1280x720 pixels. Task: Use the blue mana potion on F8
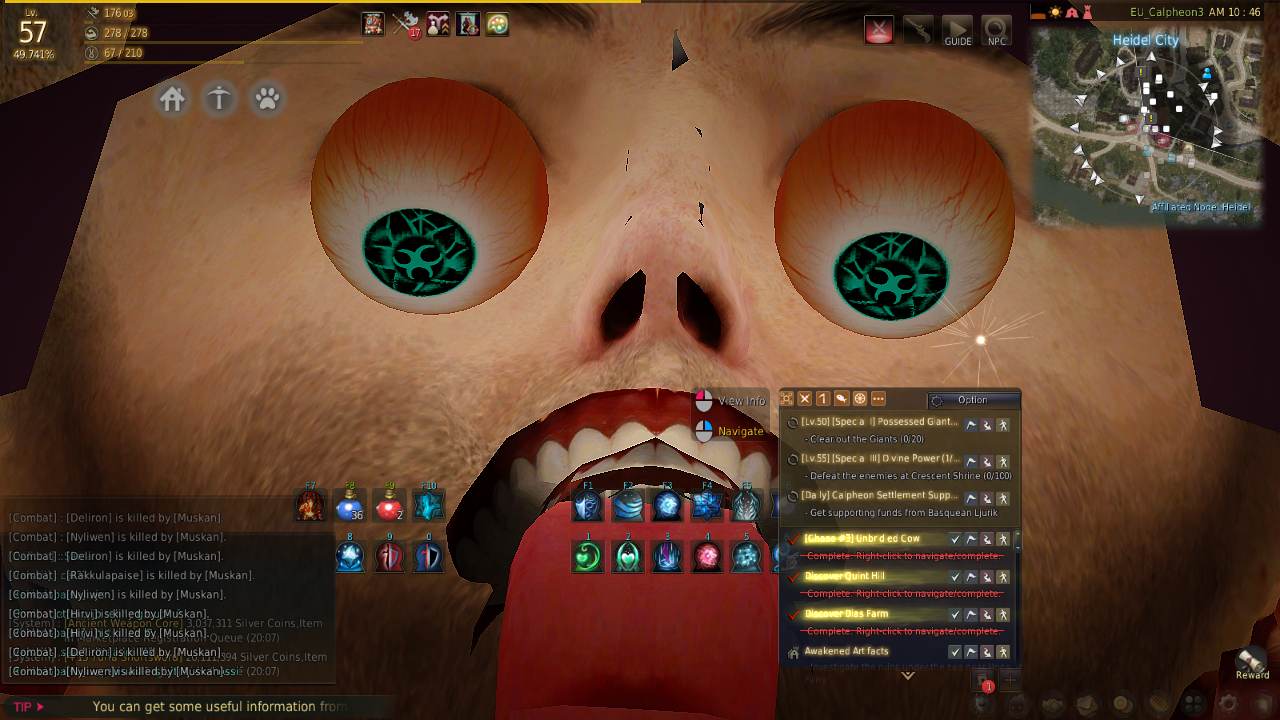click(x=349, y=507)
